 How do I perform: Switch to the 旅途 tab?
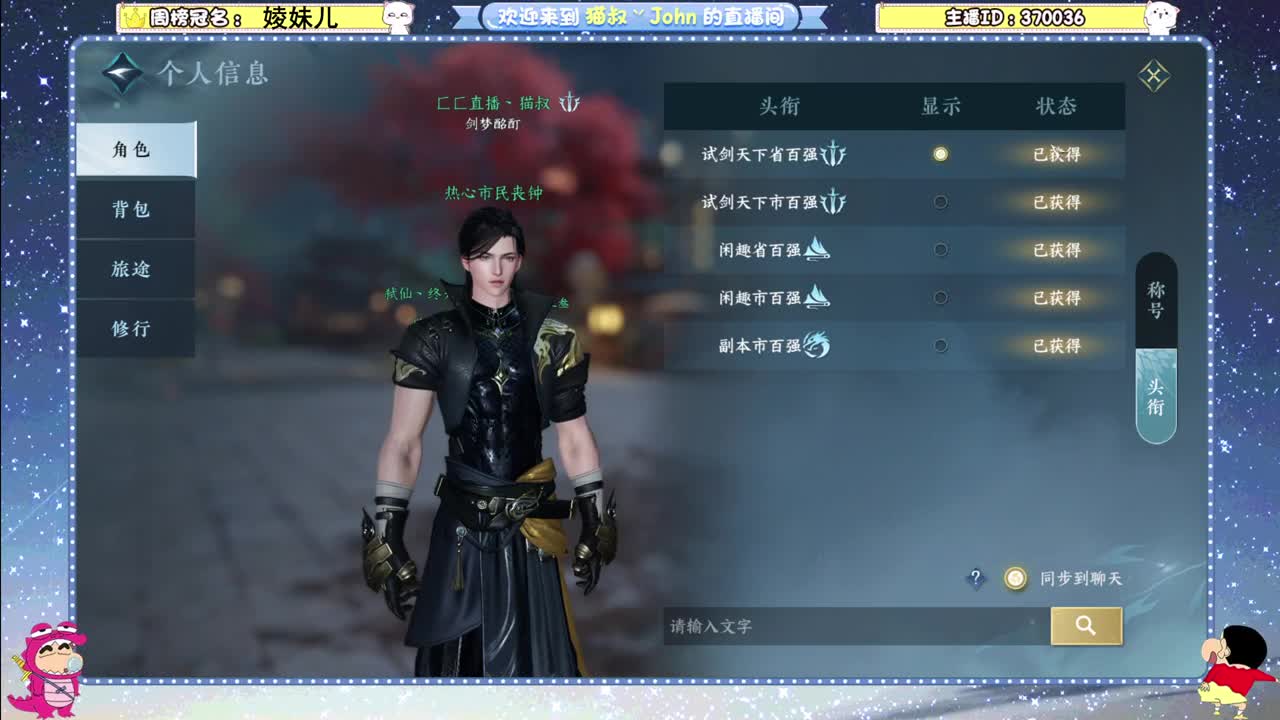pyautogui.click(x=134, y=269)
